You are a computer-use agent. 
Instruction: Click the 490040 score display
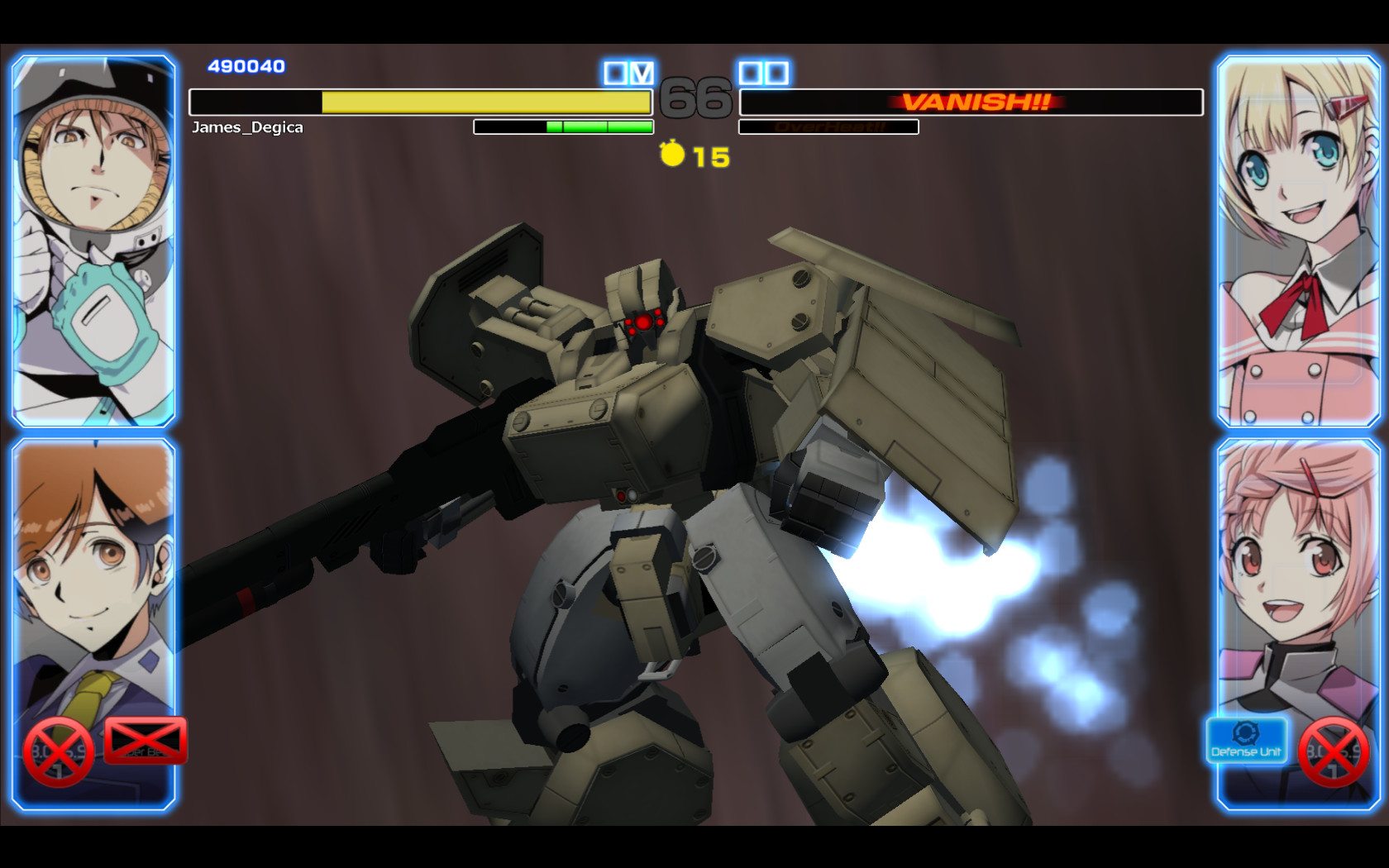coord(246,65)
